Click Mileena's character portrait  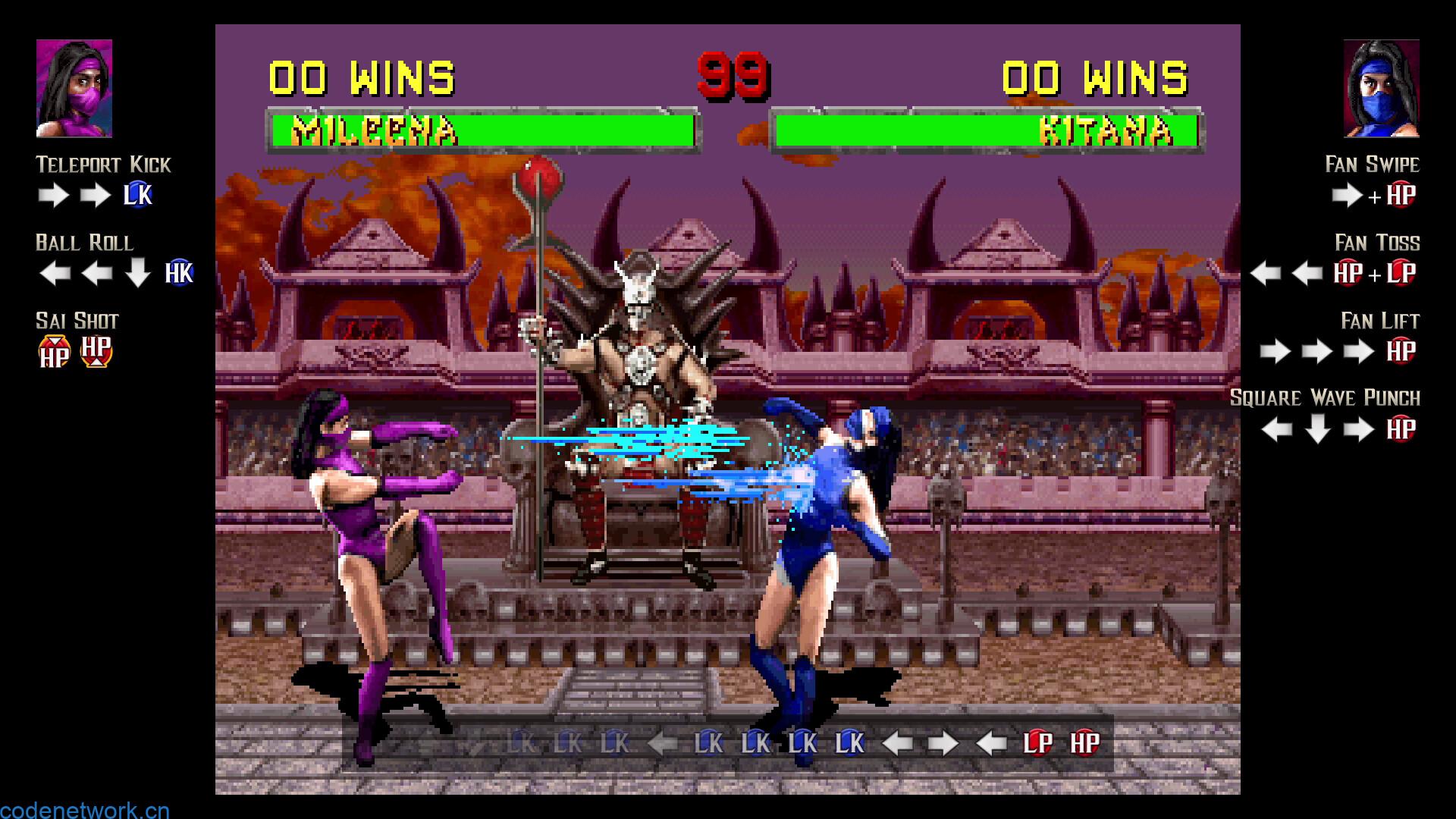pos(72,86)
